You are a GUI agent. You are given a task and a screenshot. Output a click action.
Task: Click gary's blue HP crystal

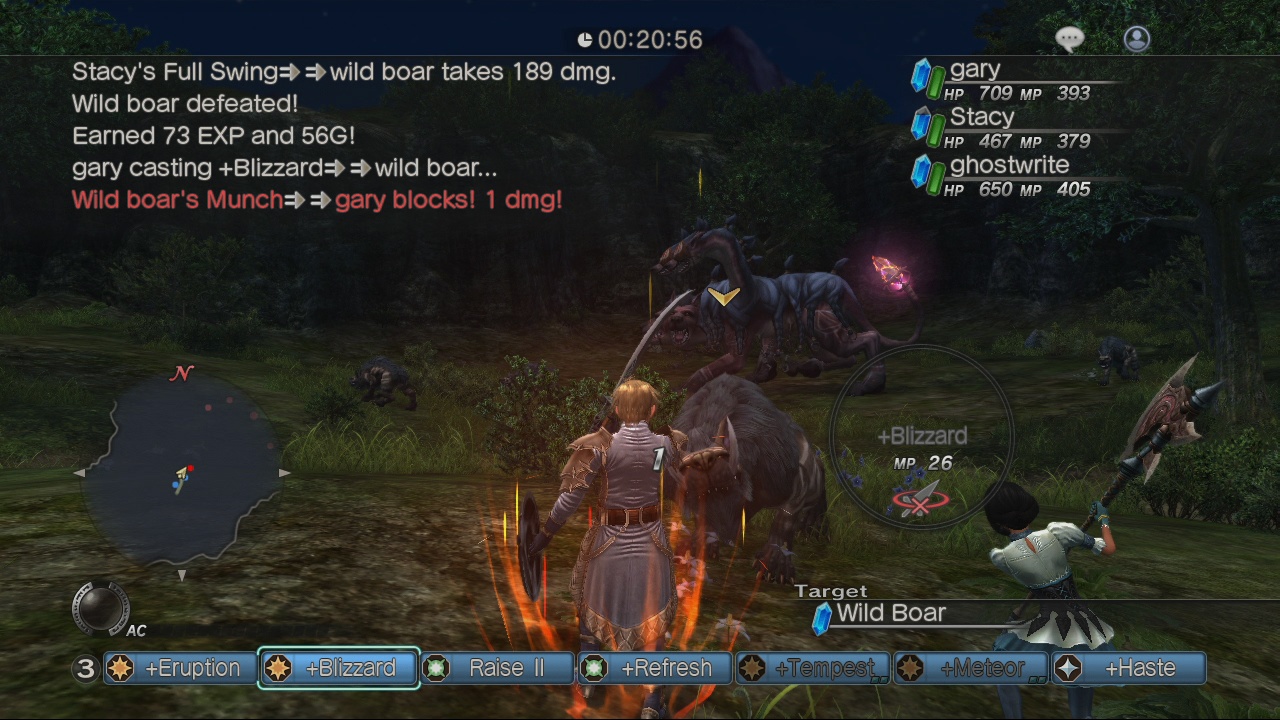coord(920,76)
